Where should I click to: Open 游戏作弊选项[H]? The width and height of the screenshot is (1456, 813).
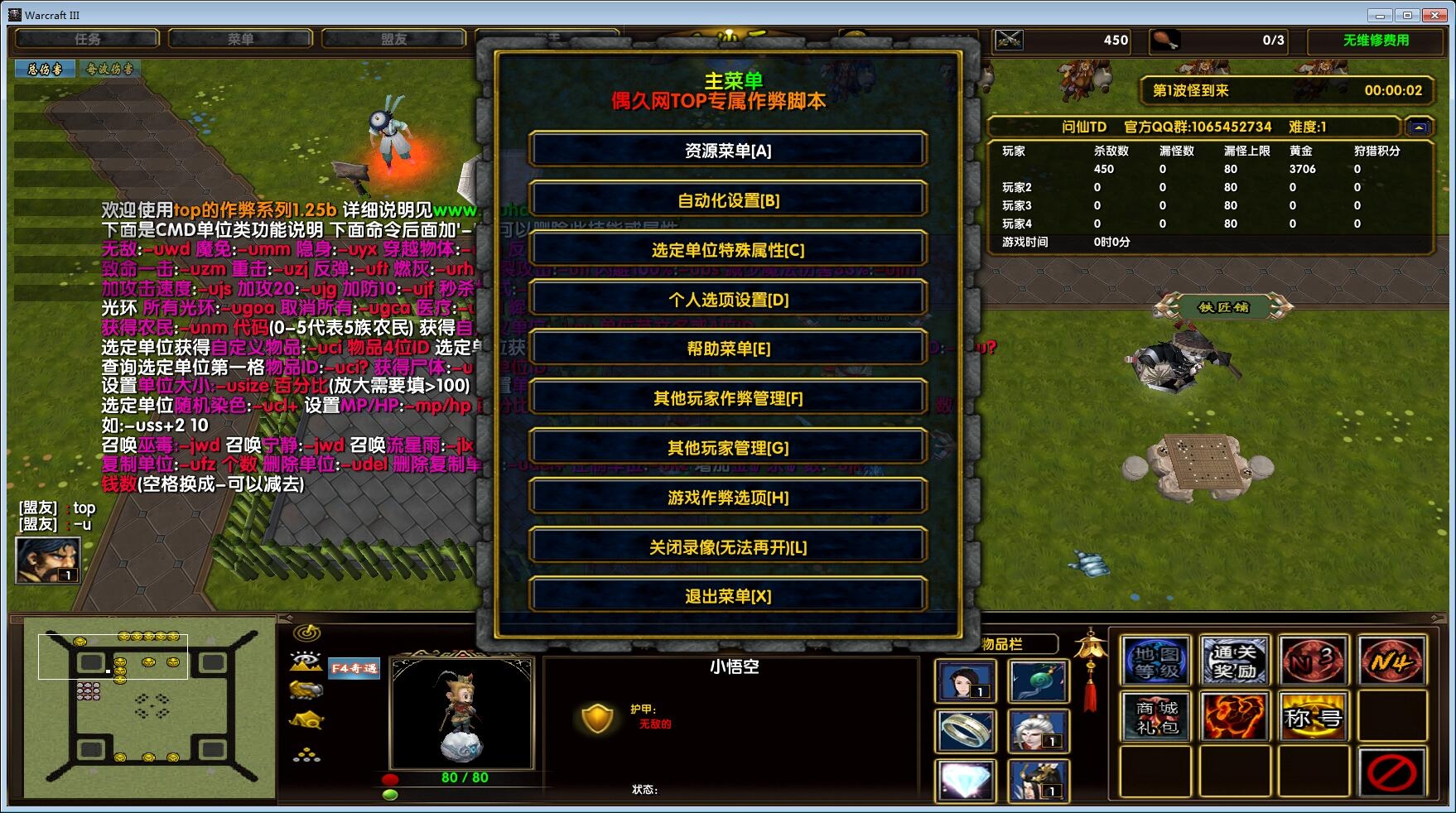coord(727,498)
